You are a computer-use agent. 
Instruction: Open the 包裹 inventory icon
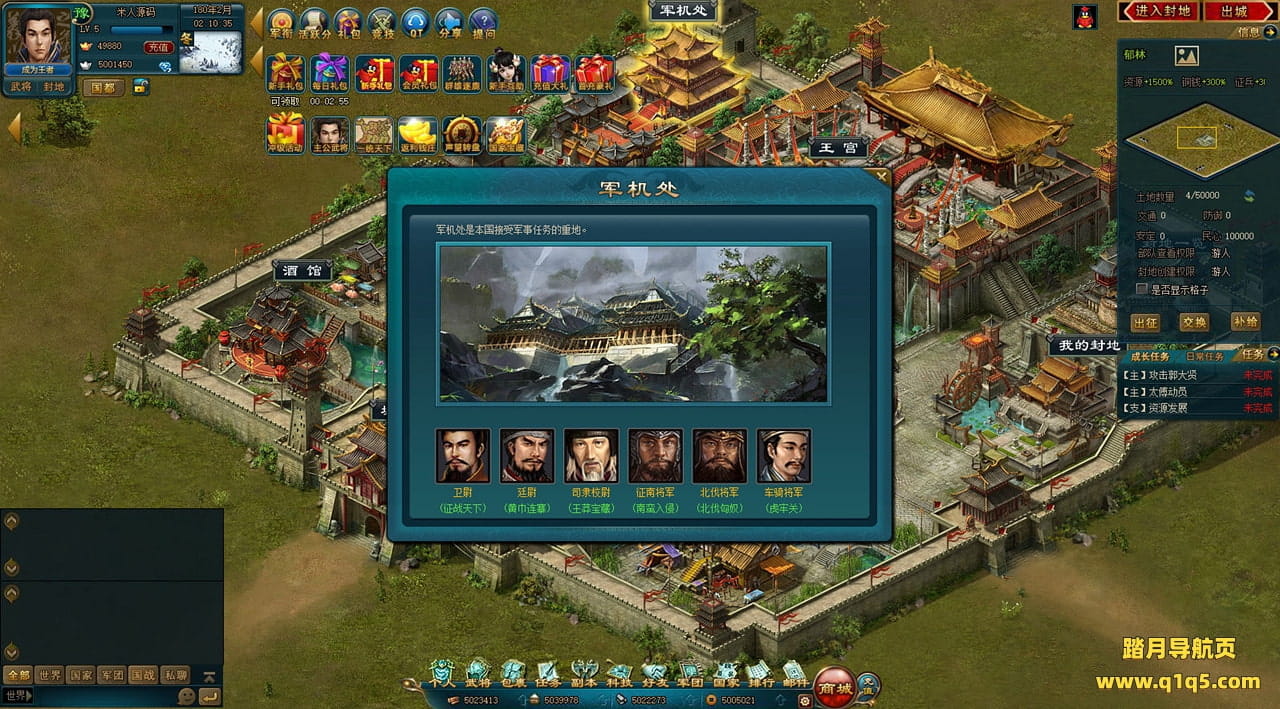coord(512,674)
